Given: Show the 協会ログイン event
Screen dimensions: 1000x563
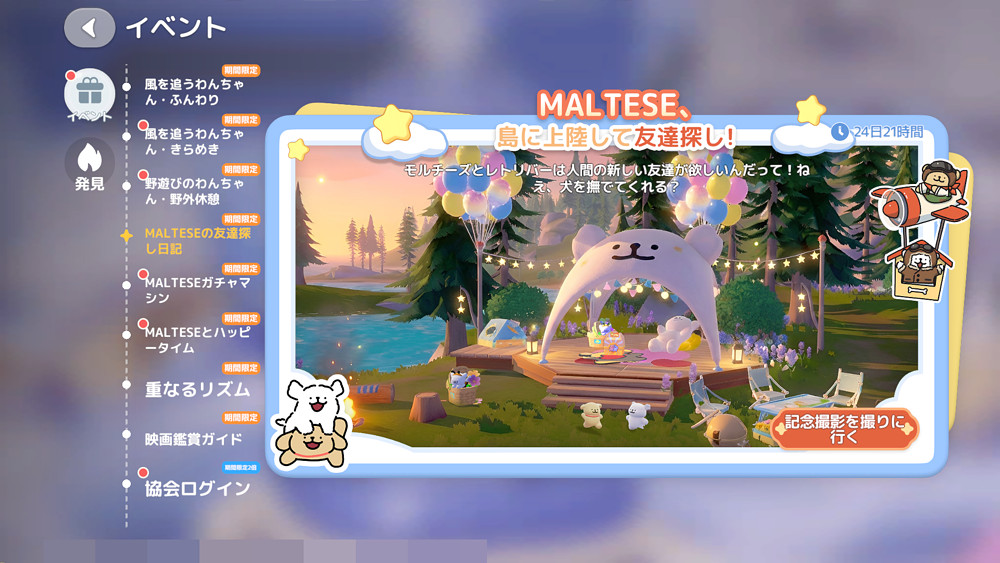Looking at the screenshot, I should point(197,489).
